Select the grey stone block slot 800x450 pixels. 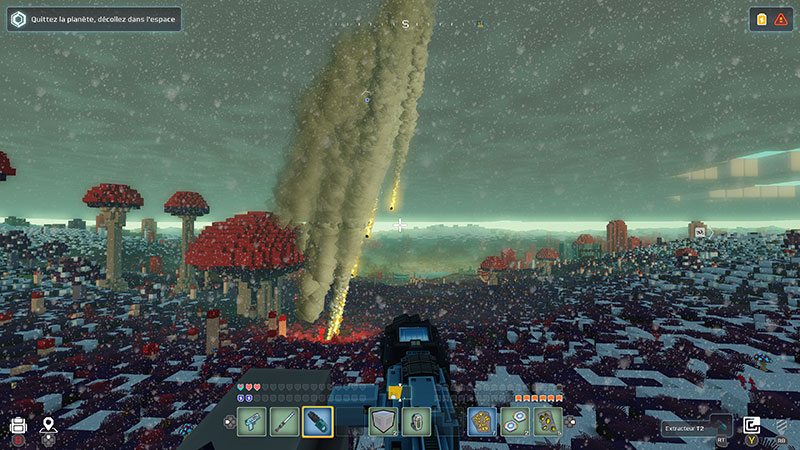click(x=383, y=422)
